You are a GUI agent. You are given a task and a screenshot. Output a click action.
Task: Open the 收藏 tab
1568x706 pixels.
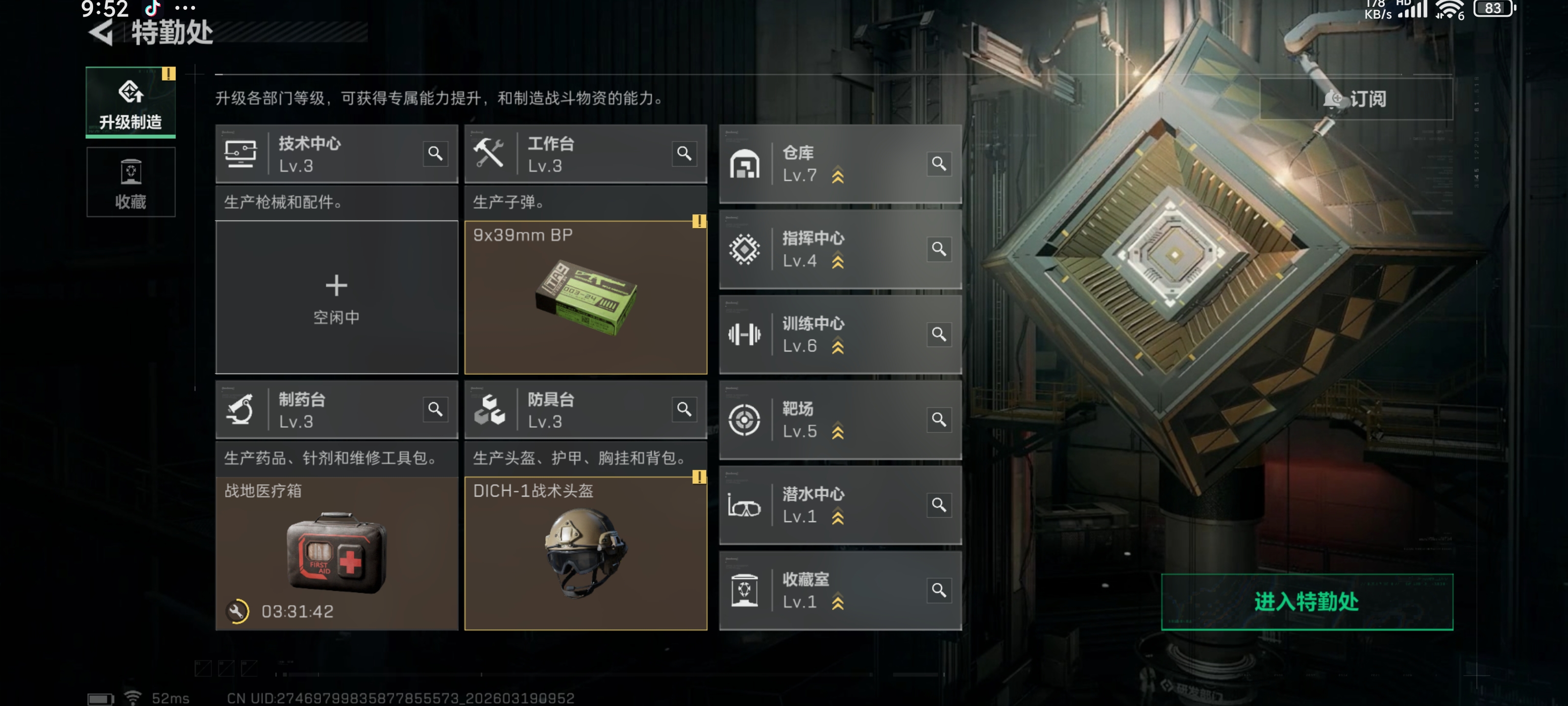tap(130, 182)
